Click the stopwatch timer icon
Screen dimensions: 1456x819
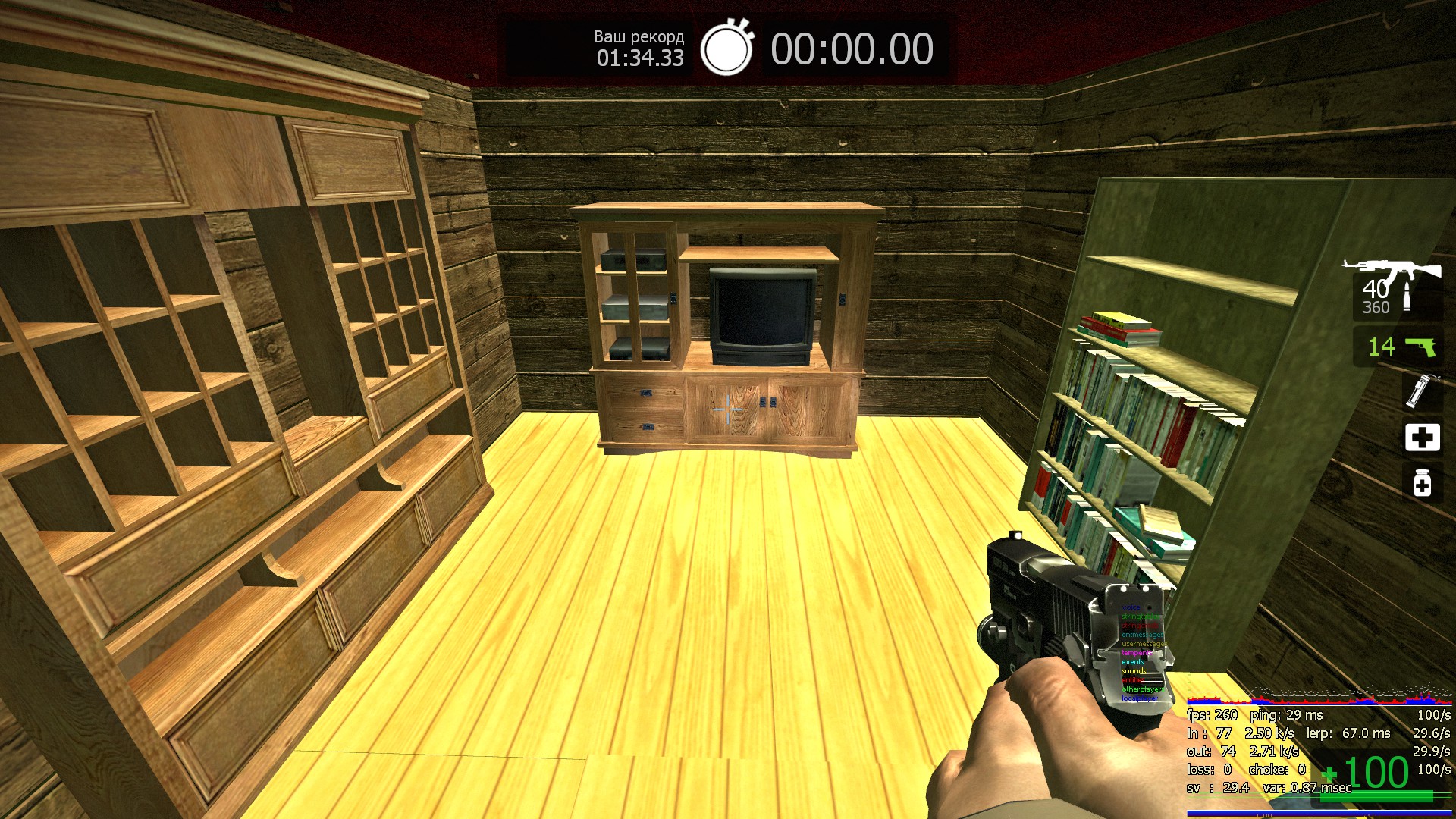pos(726,48)
